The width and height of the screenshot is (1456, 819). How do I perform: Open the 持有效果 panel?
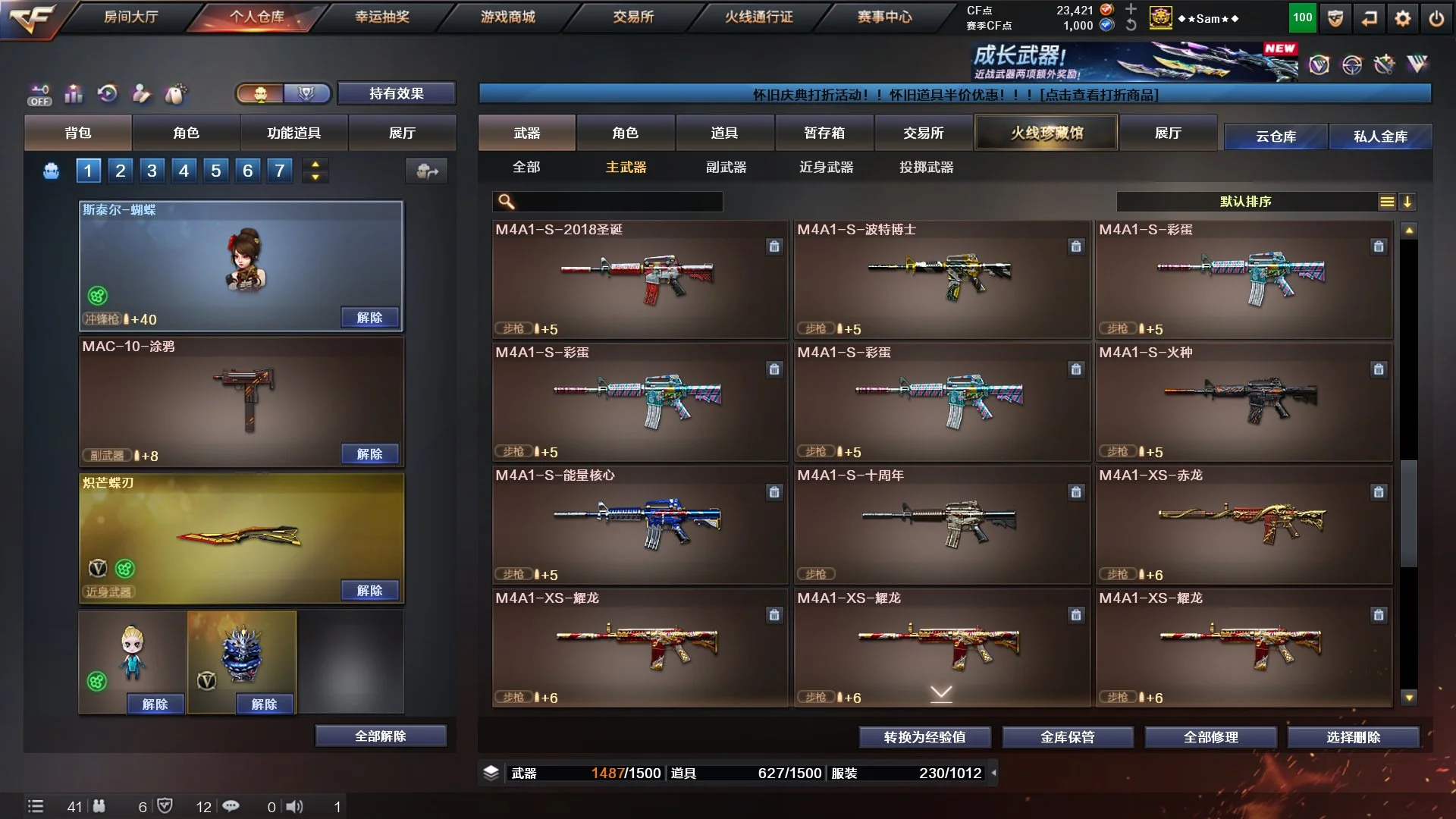click(396, 93)
